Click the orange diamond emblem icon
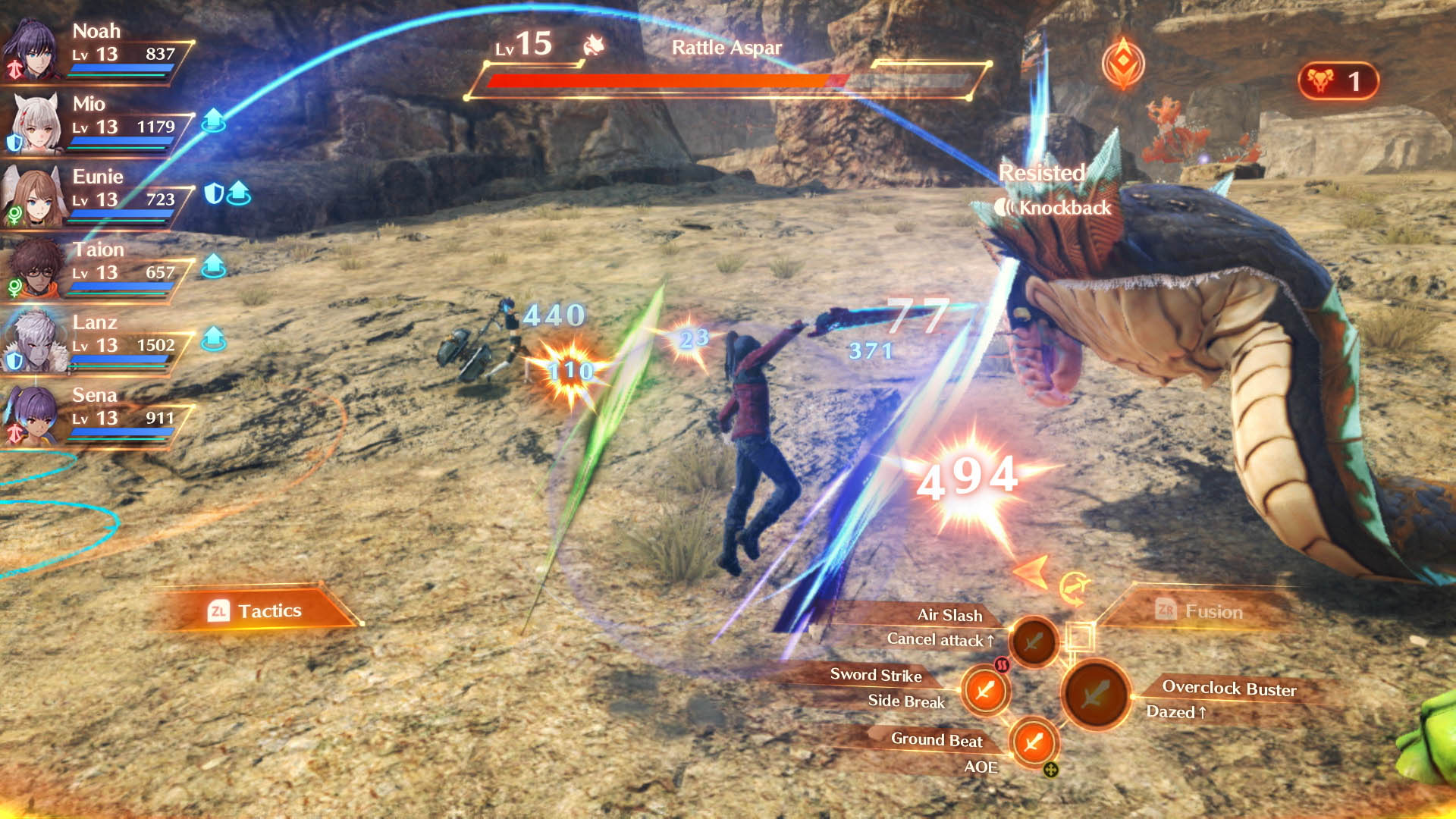Image resolution: width=1456 pixels, height=819 pixels. 1123,64
